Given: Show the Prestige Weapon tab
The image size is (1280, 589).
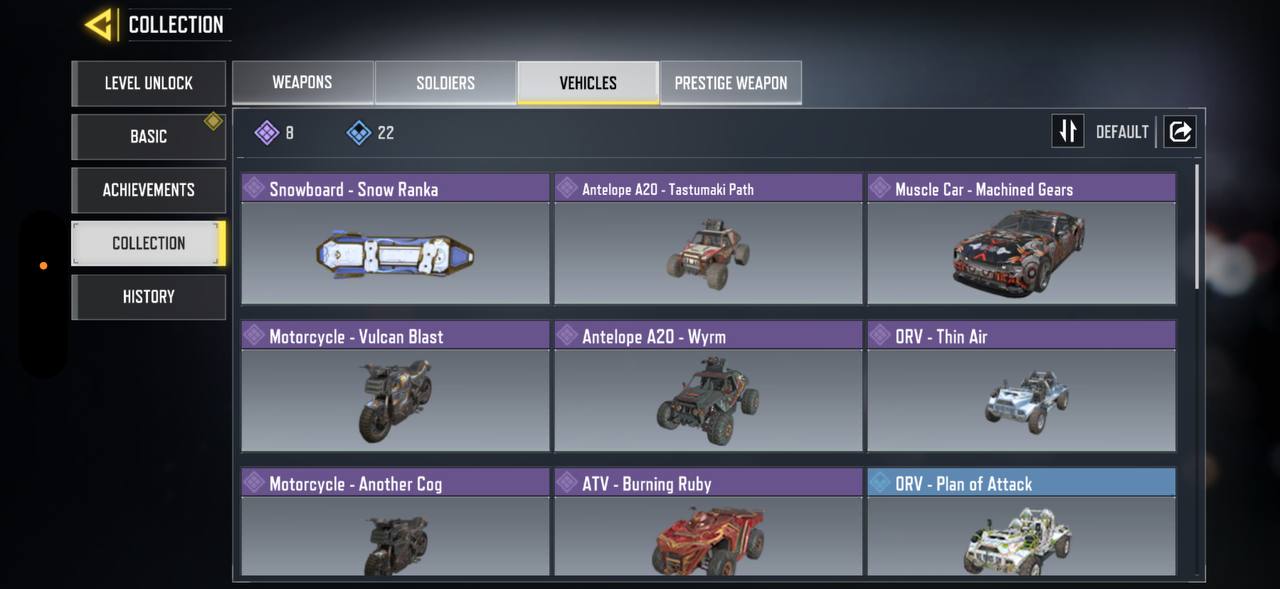Looking at the screenshot, I should [x=730, y=83].
